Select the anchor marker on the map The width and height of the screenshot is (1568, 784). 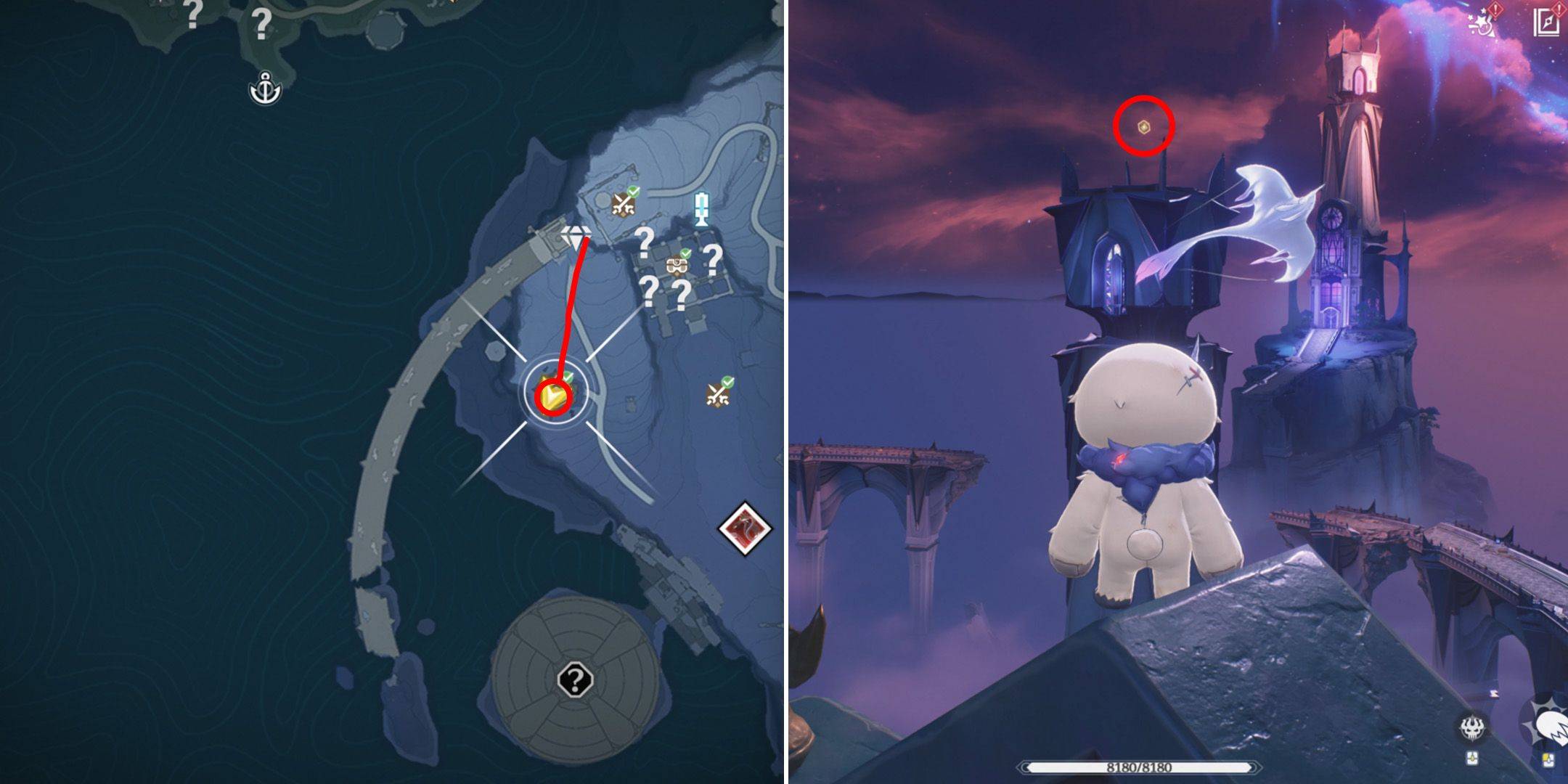pyautogui.click(x=265, y=89)
